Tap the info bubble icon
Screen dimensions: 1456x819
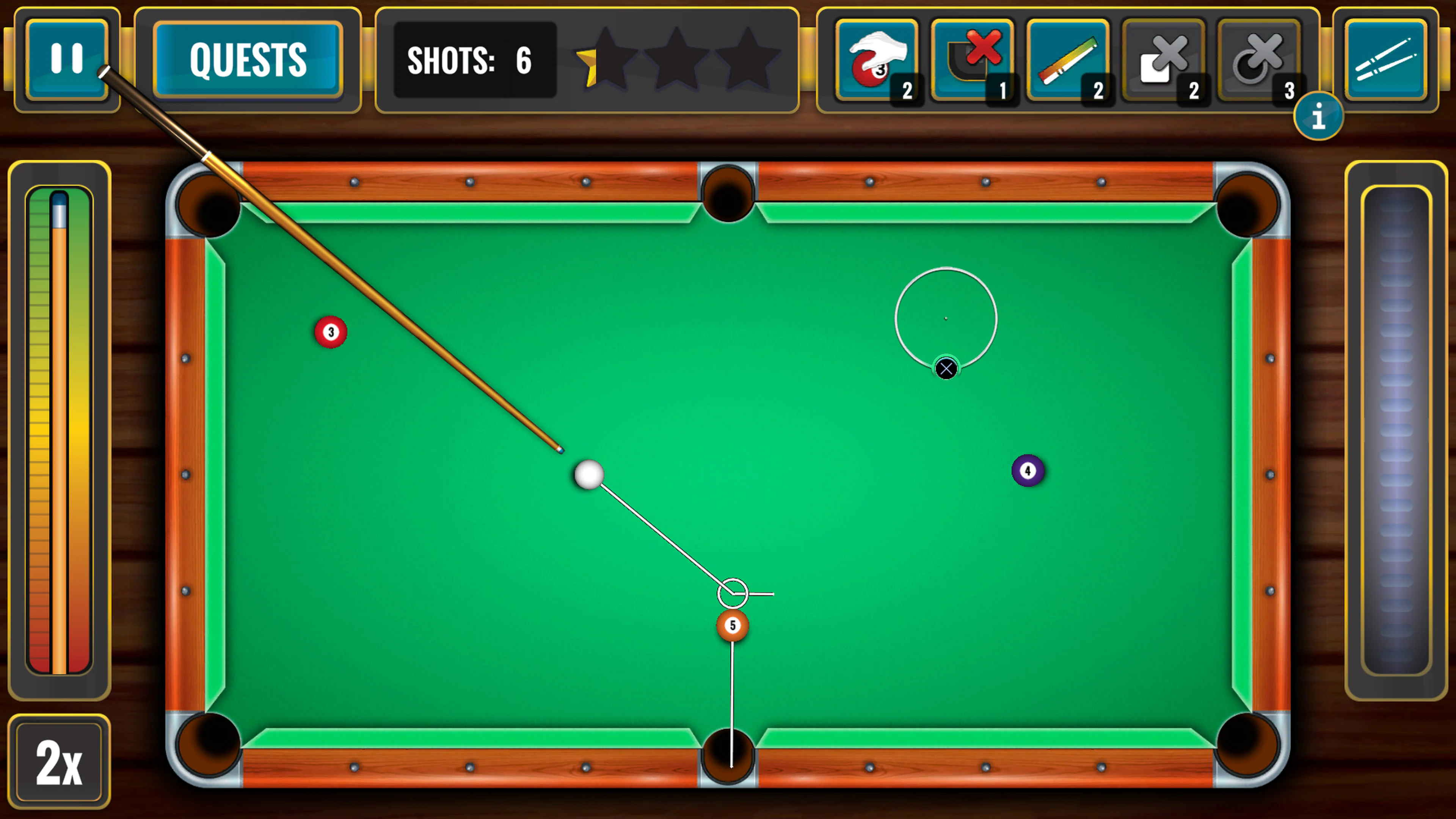tap(1319, 116)
